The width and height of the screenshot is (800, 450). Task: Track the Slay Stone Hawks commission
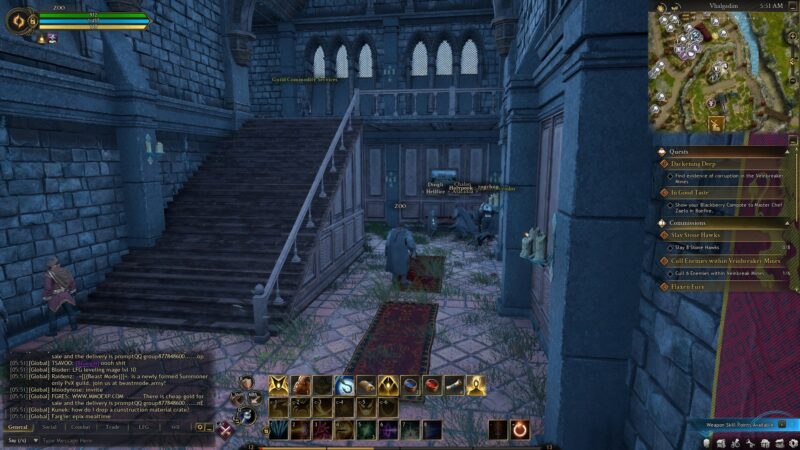click(697, 235)
